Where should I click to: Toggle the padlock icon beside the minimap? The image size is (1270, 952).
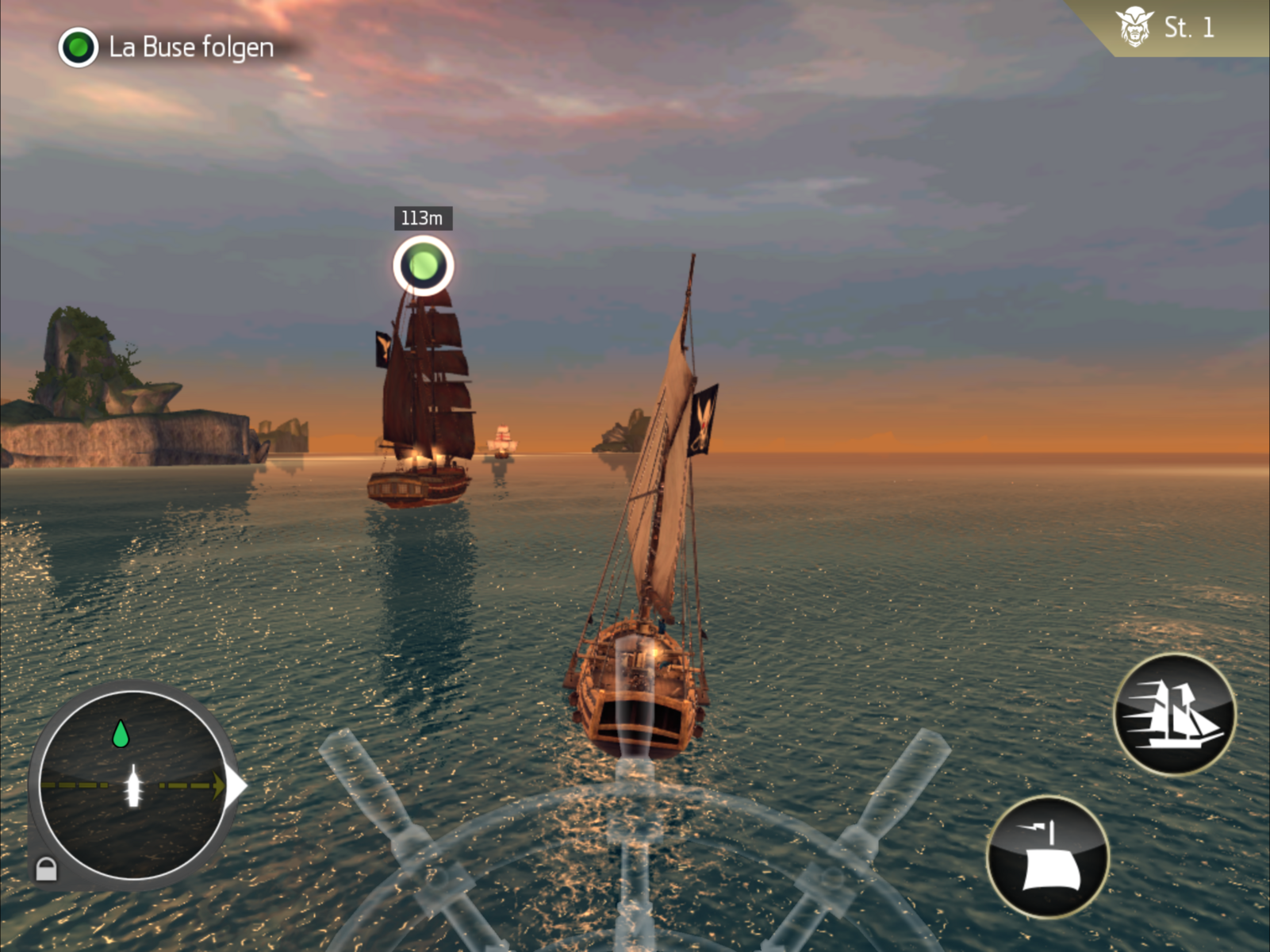point(46,869)
